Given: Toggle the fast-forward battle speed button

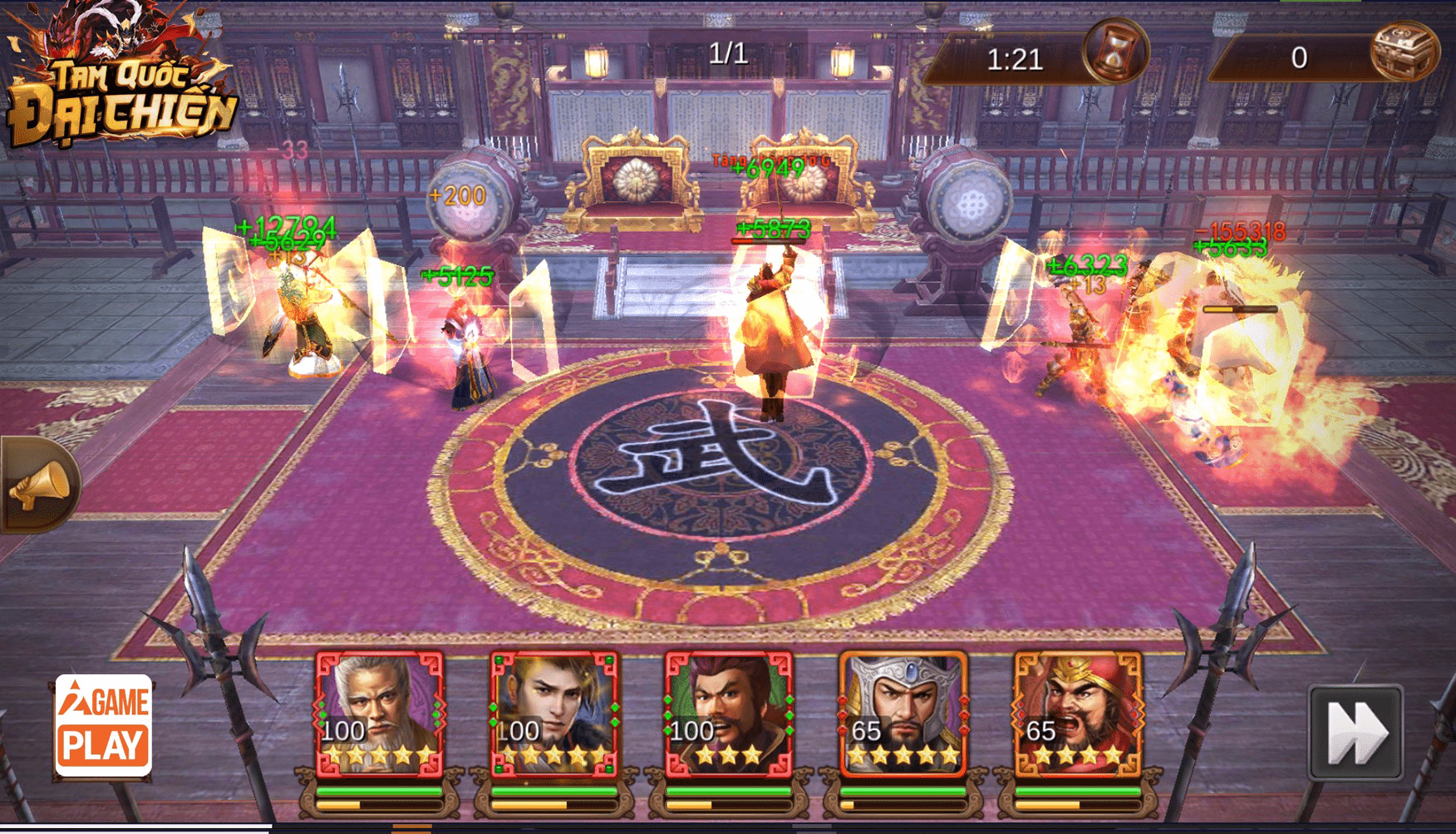Looking at the screenshot, I should click(x=1355, y=733).
